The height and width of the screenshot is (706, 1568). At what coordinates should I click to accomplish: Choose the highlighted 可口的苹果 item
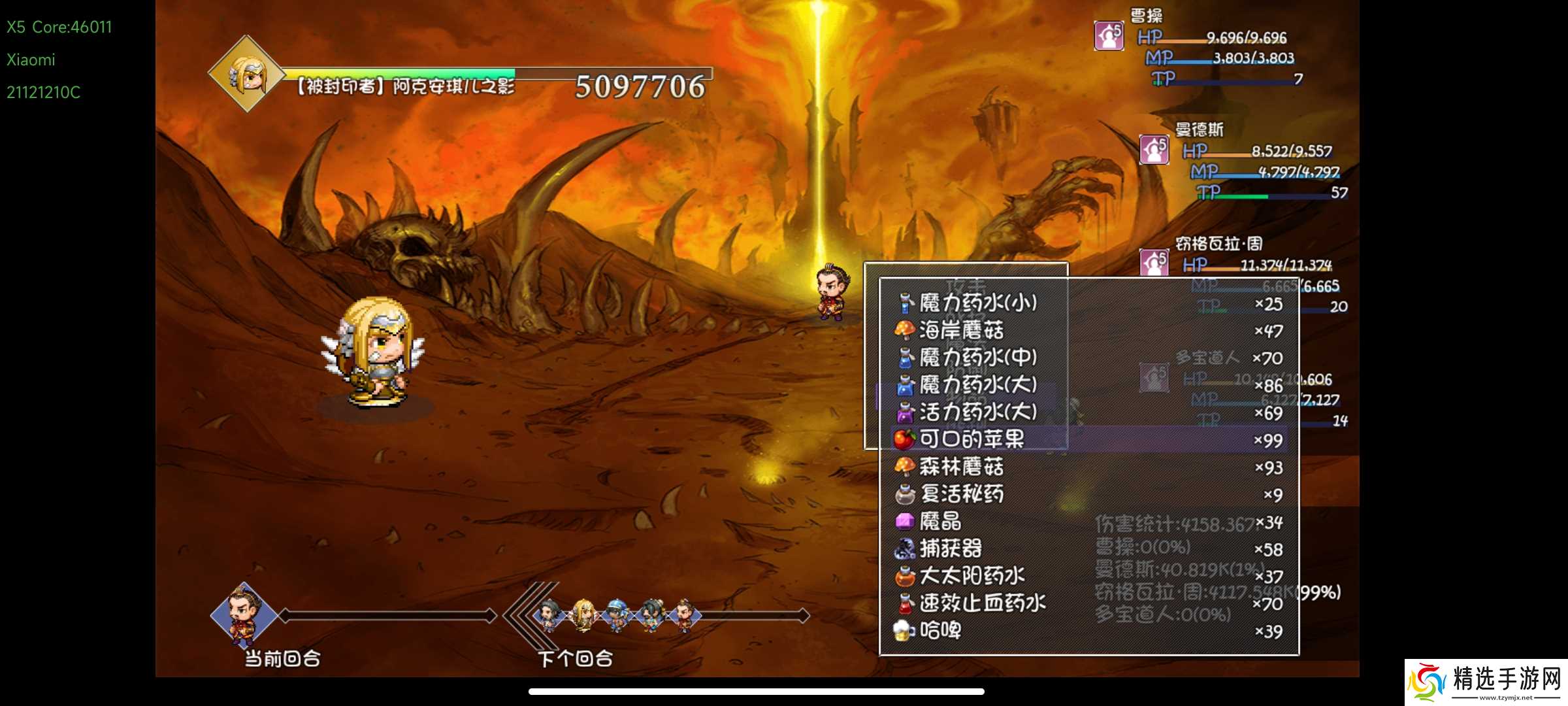coord(972,439)
